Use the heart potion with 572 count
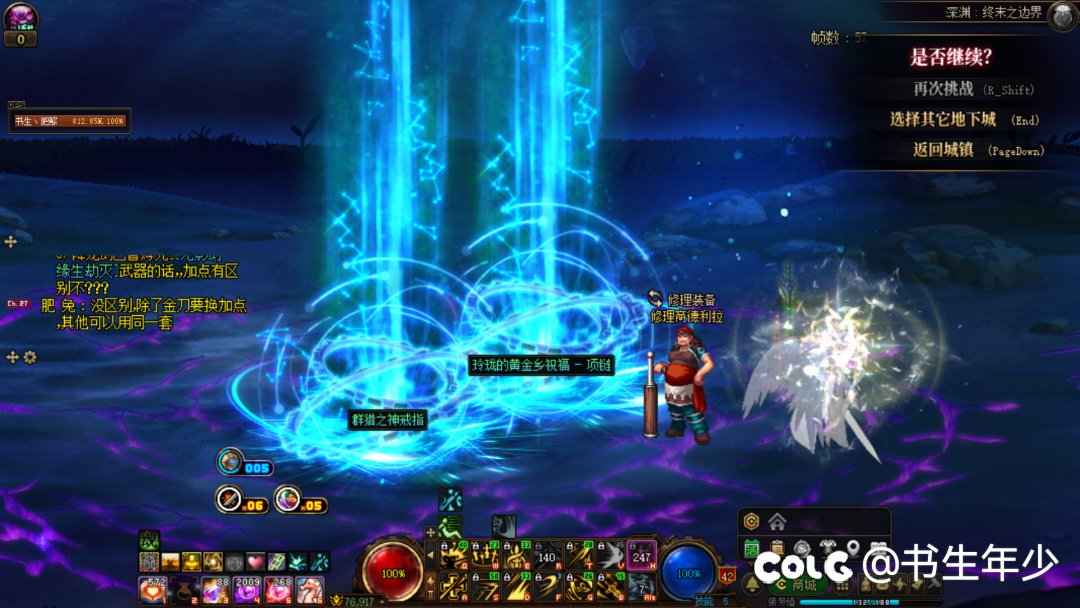The height and width of the screenshot is (608, 1080). coord(153,590)
